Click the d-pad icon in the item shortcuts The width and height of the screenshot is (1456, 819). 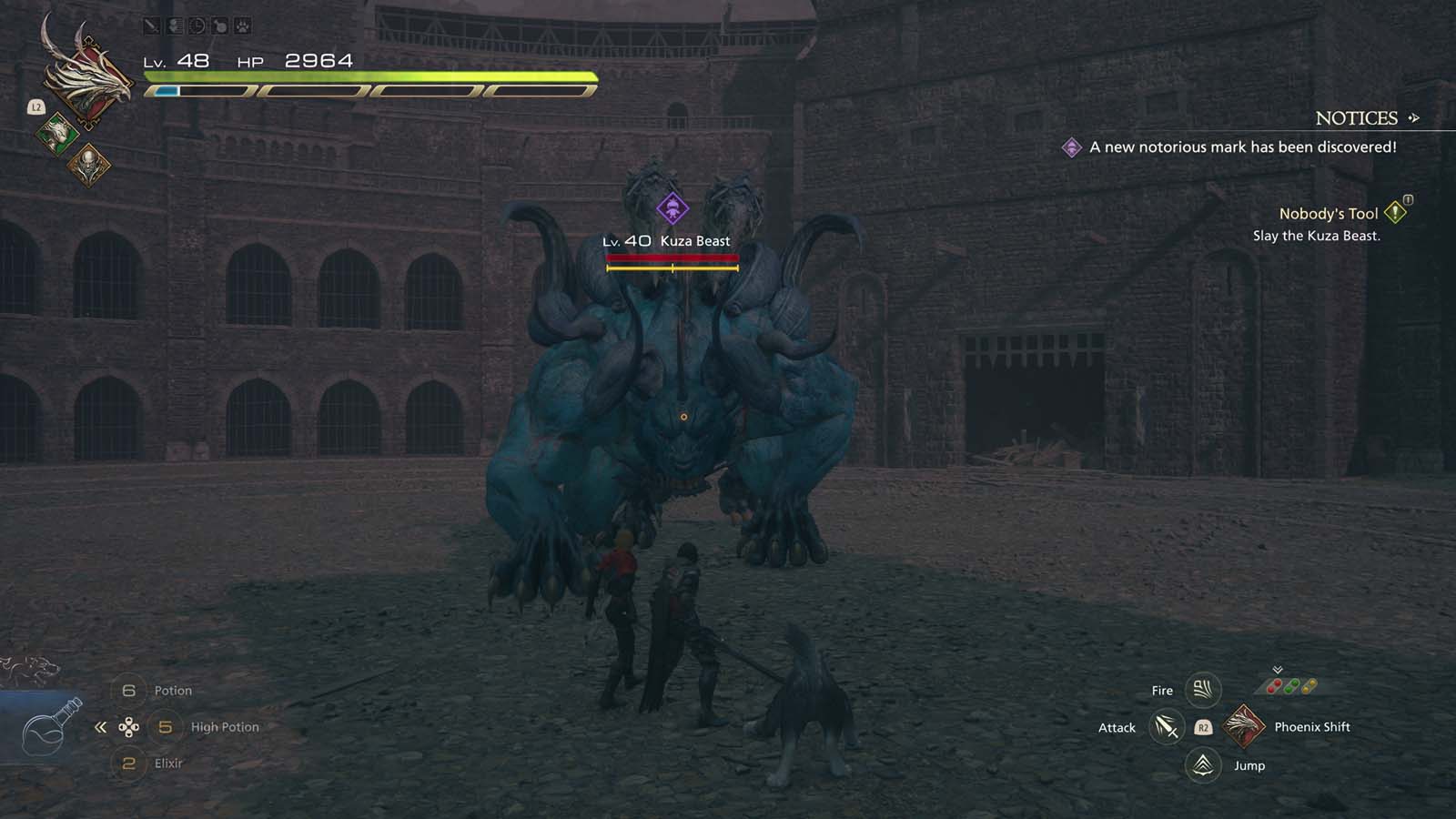pos(130,726)
